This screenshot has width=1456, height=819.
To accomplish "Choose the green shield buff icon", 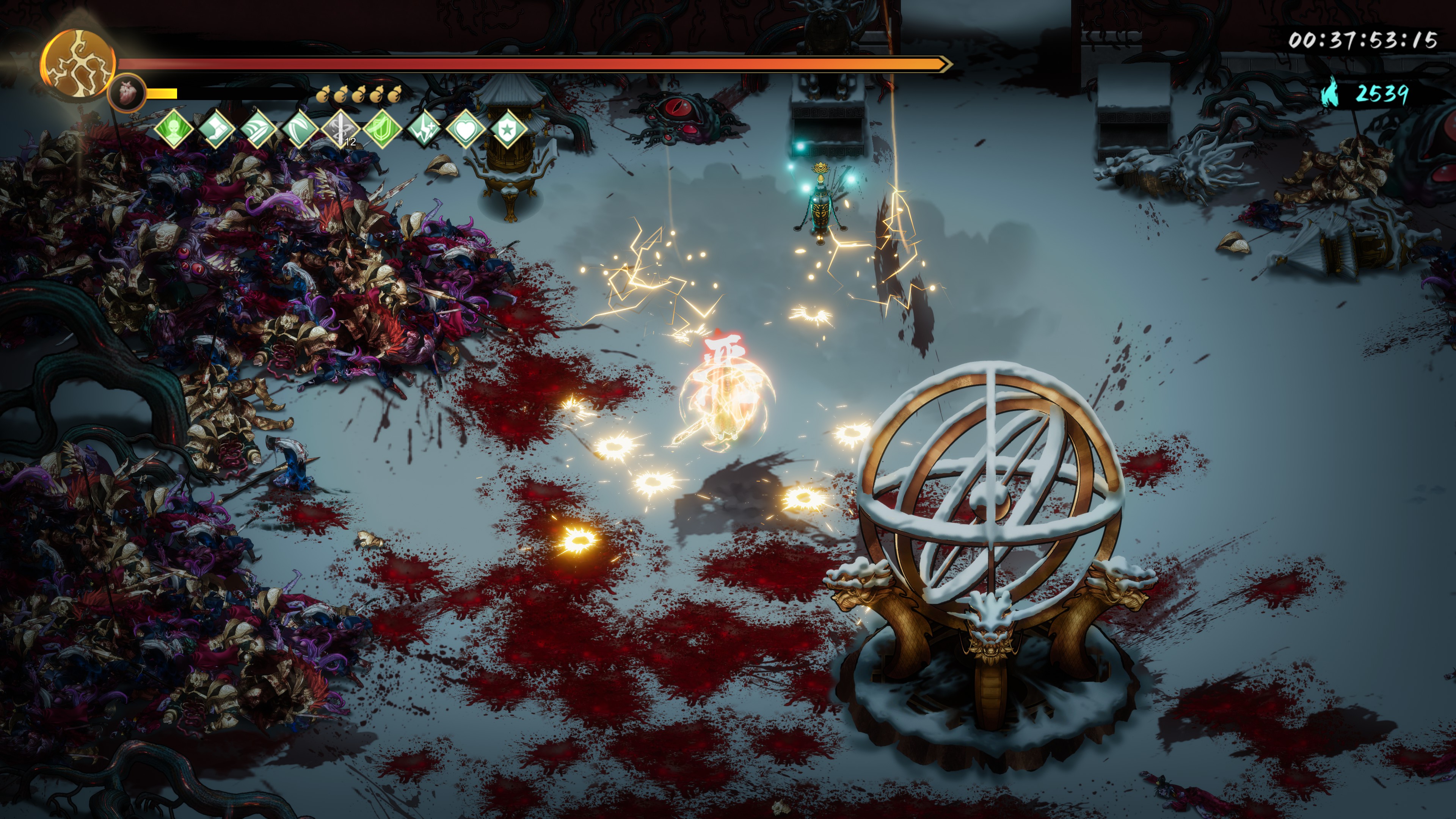I will pos(383,129).
